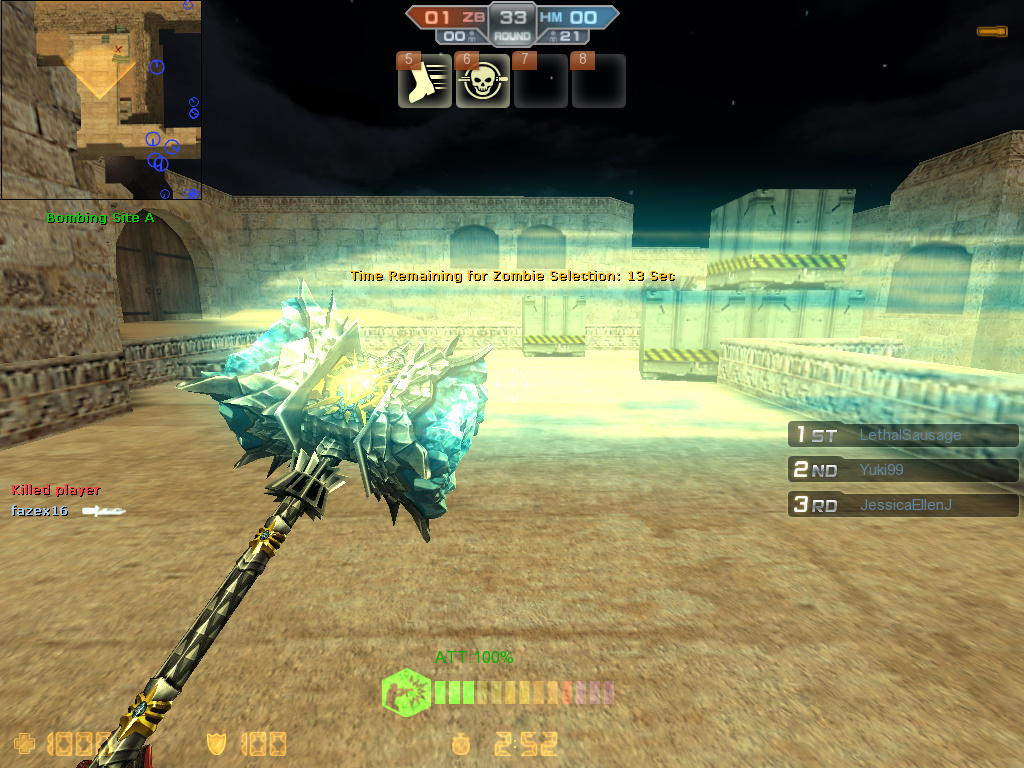Click the minimap of Bombing Site A

tap(101, 100)
